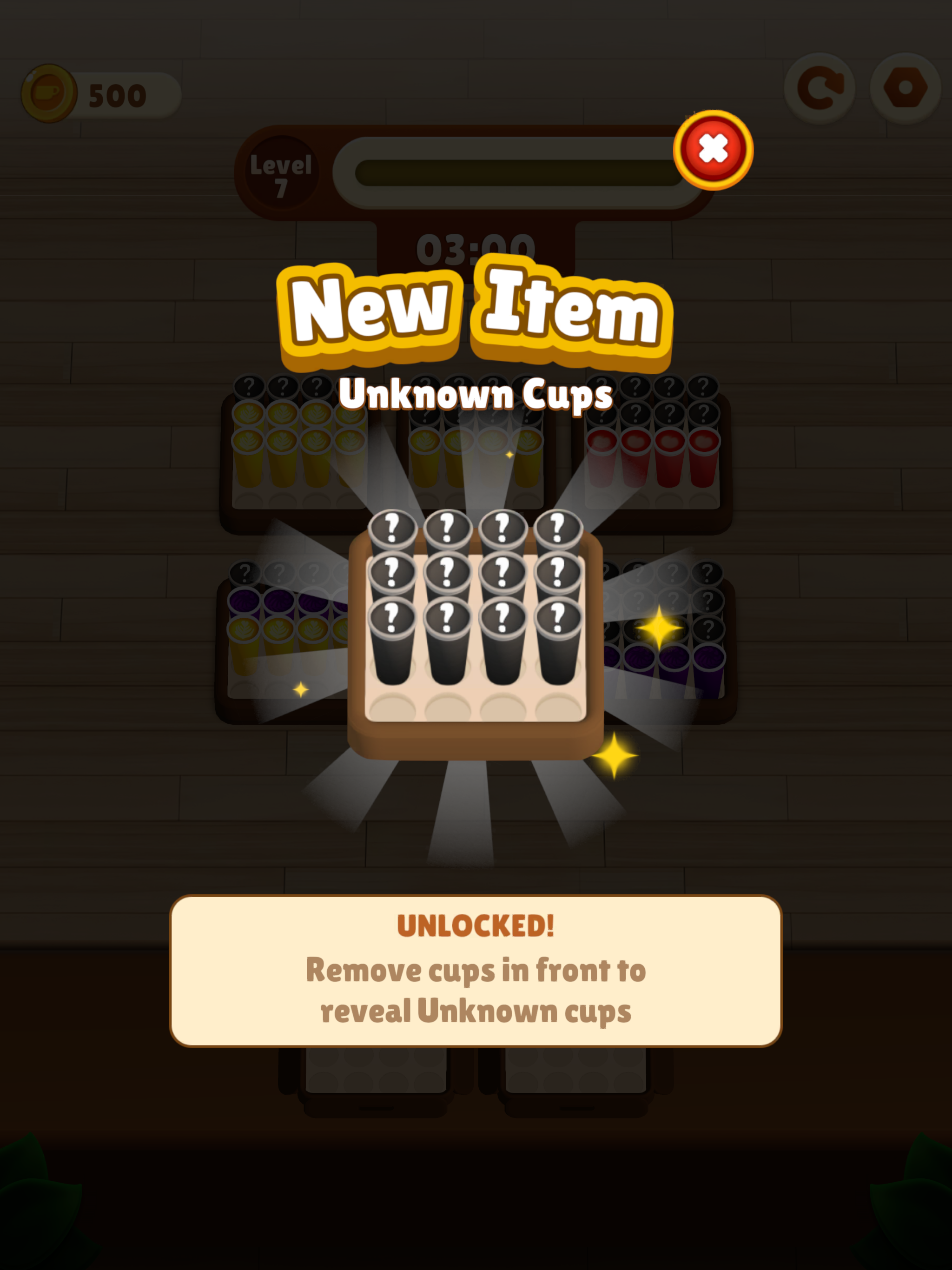This screenshot has height=1270, width=952.
Task: Select the restart level icon
Action: 820,87
